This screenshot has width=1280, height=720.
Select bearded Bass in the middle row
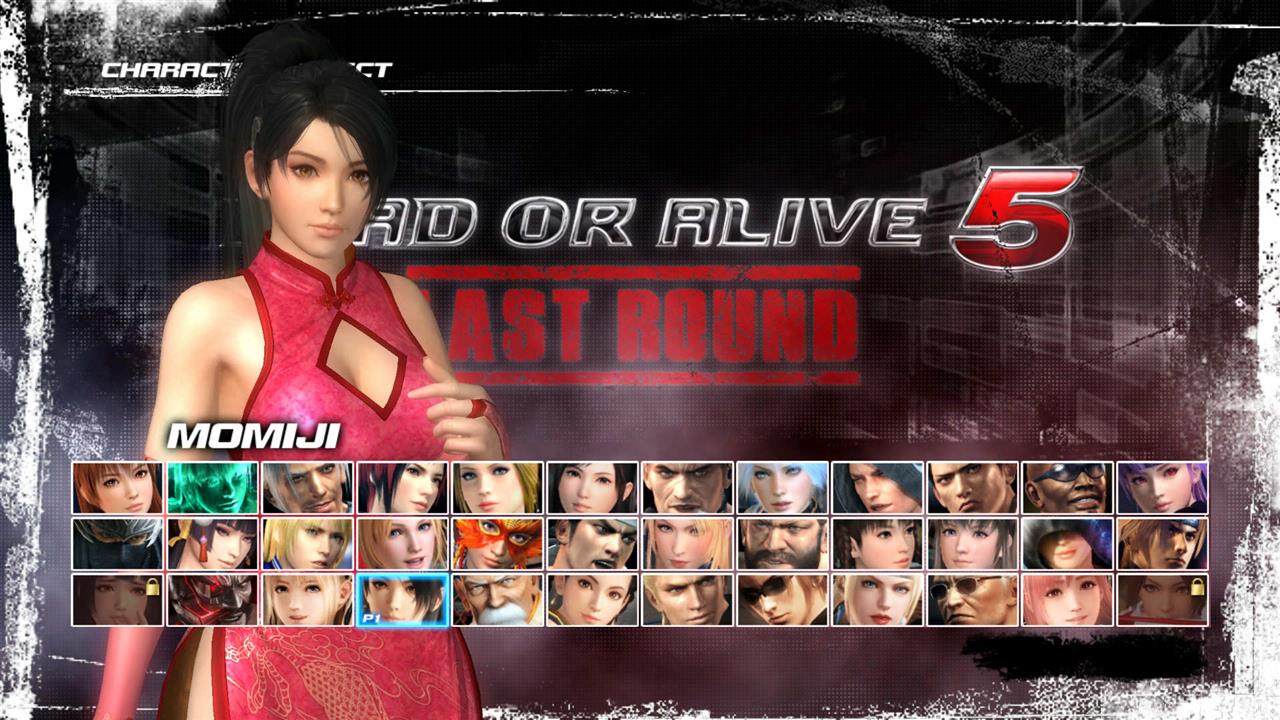point(778,542)
